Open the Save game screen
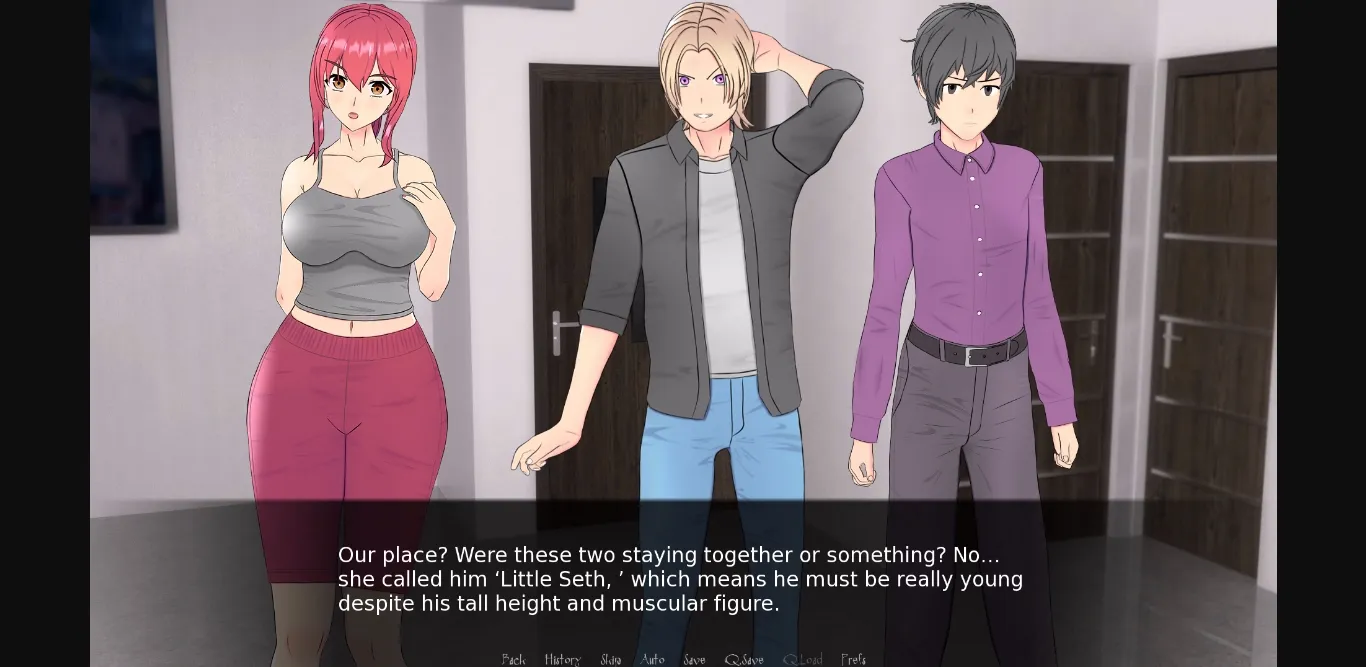The height and width of the screenshot is (667, 1366). click(x=694, y=659)
